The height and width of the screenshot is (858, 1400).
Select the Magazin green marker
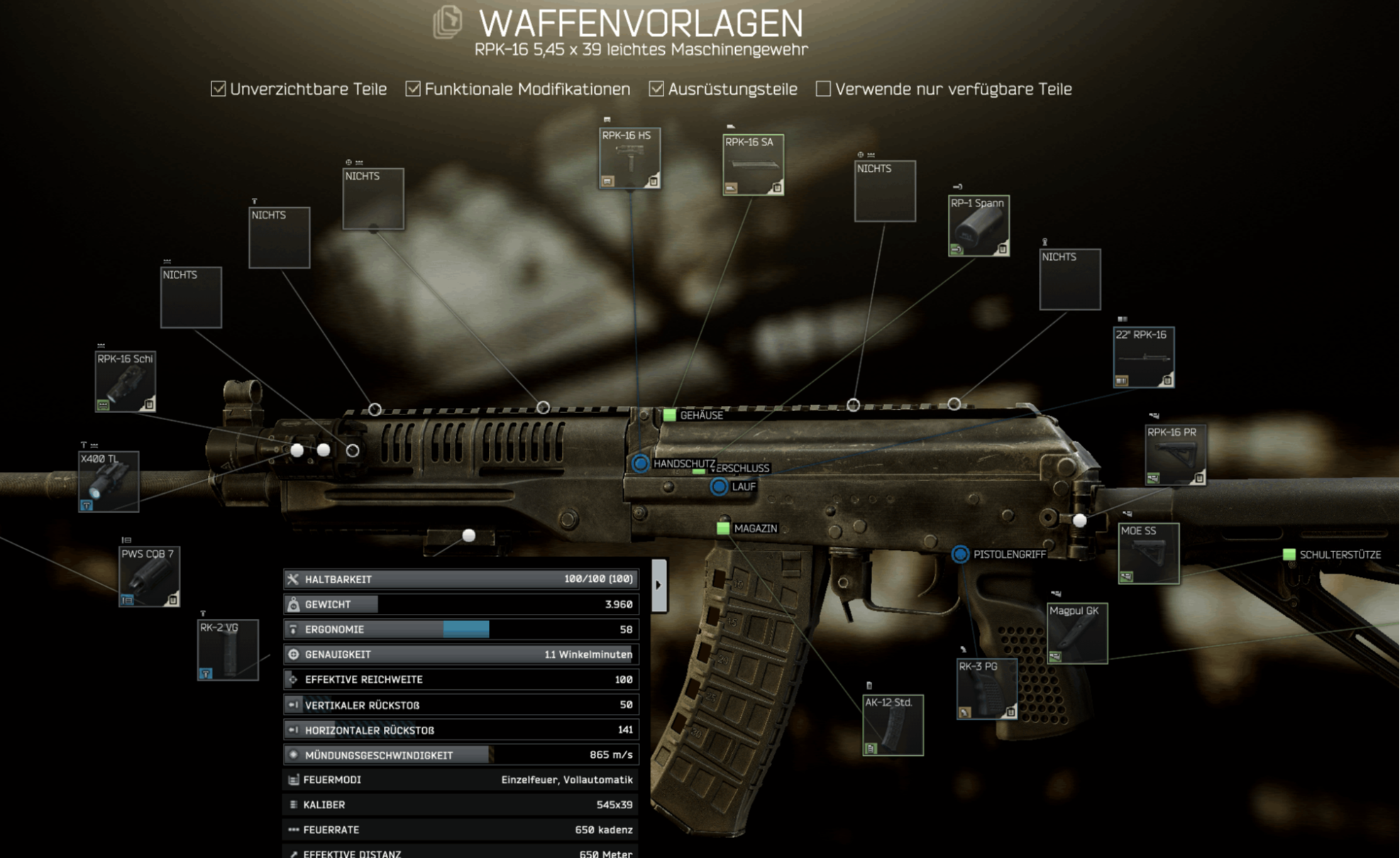click(x=723, y=528)
